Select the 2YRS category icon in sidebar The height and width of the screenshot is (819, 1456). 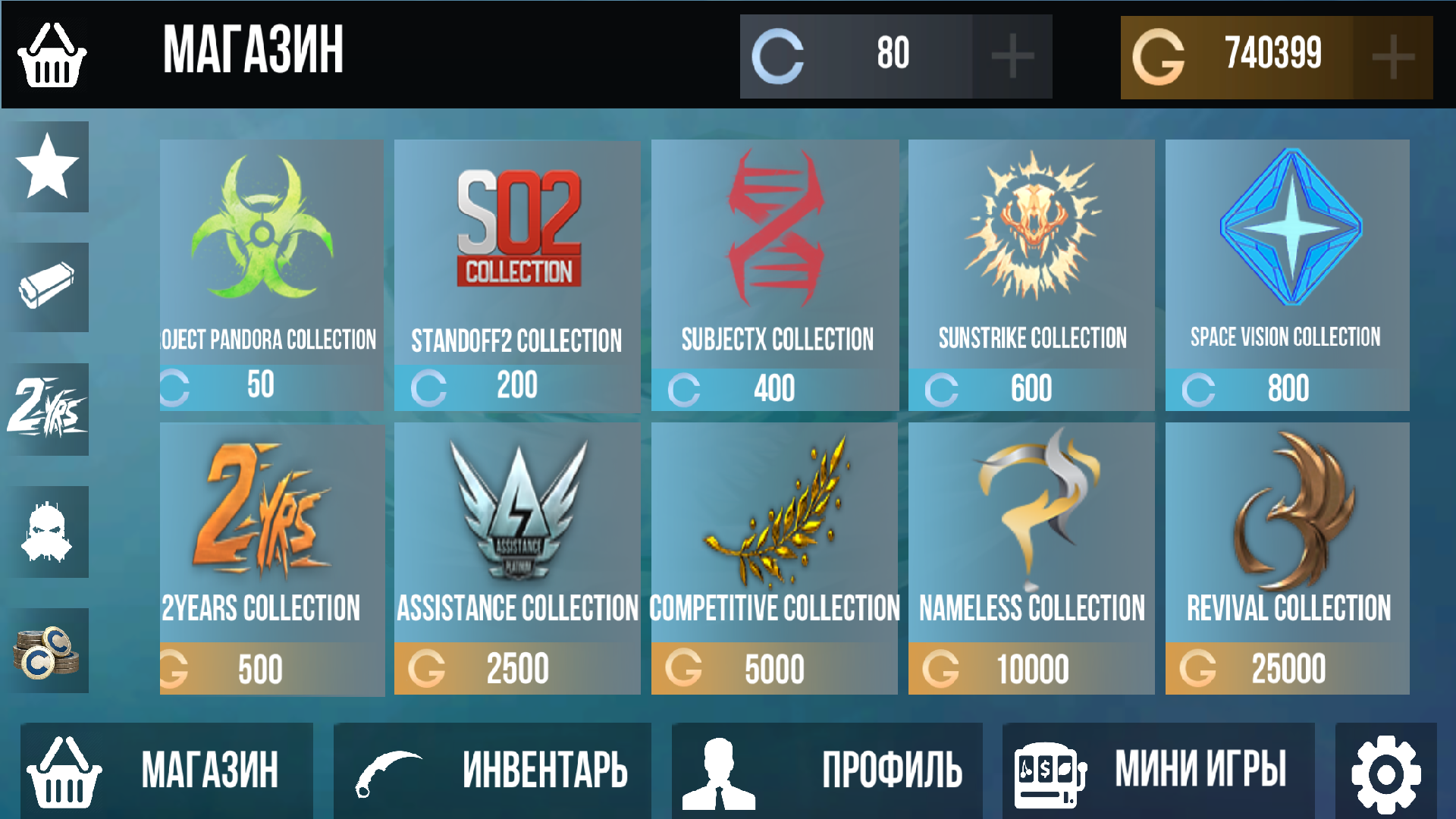[x=48, y=409]
